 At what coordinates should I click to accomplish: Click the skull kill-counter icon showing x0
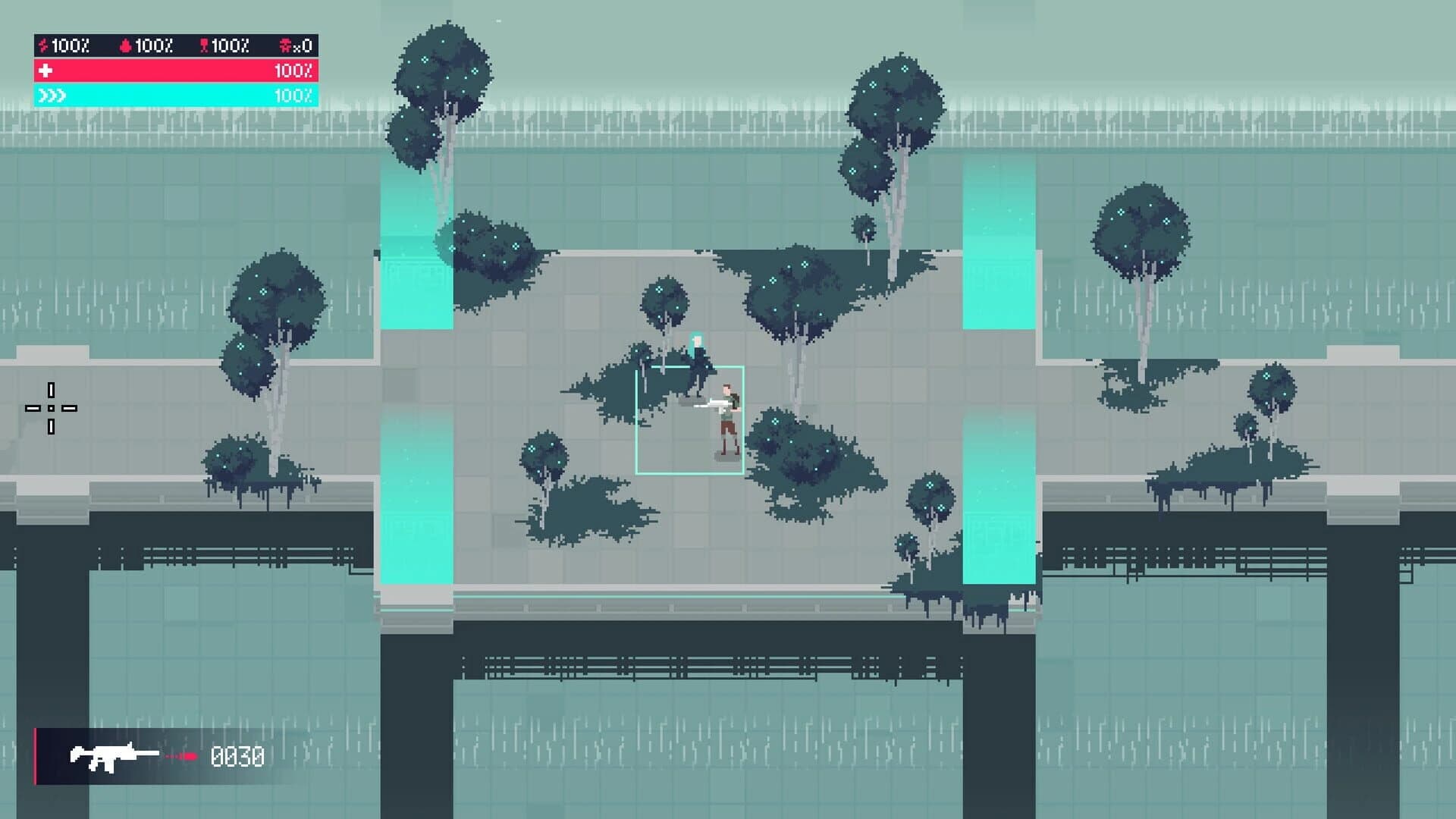click(x=286, y=45)
